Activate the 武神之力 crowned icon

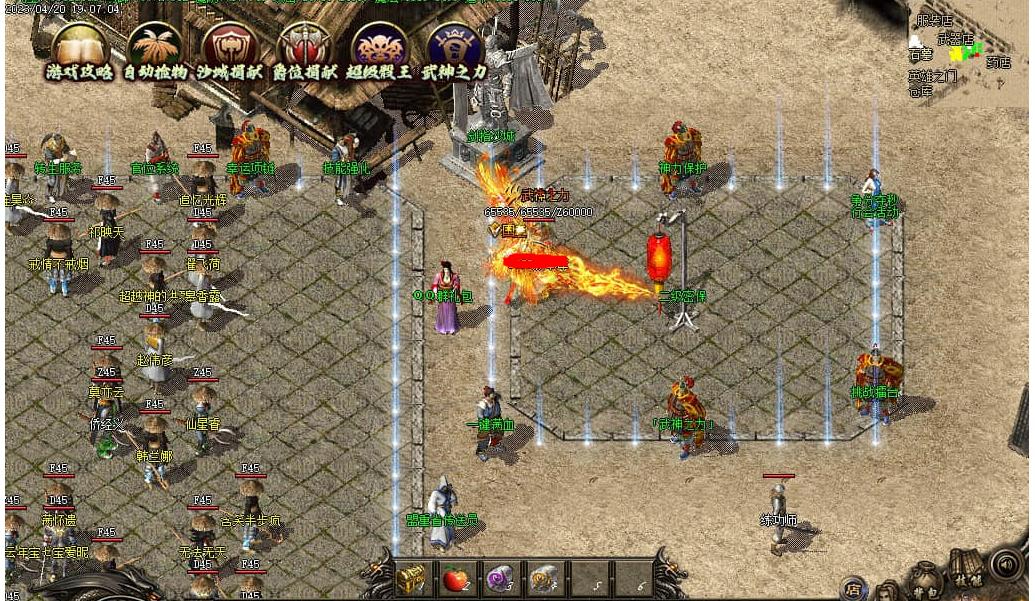pos(454,45)
